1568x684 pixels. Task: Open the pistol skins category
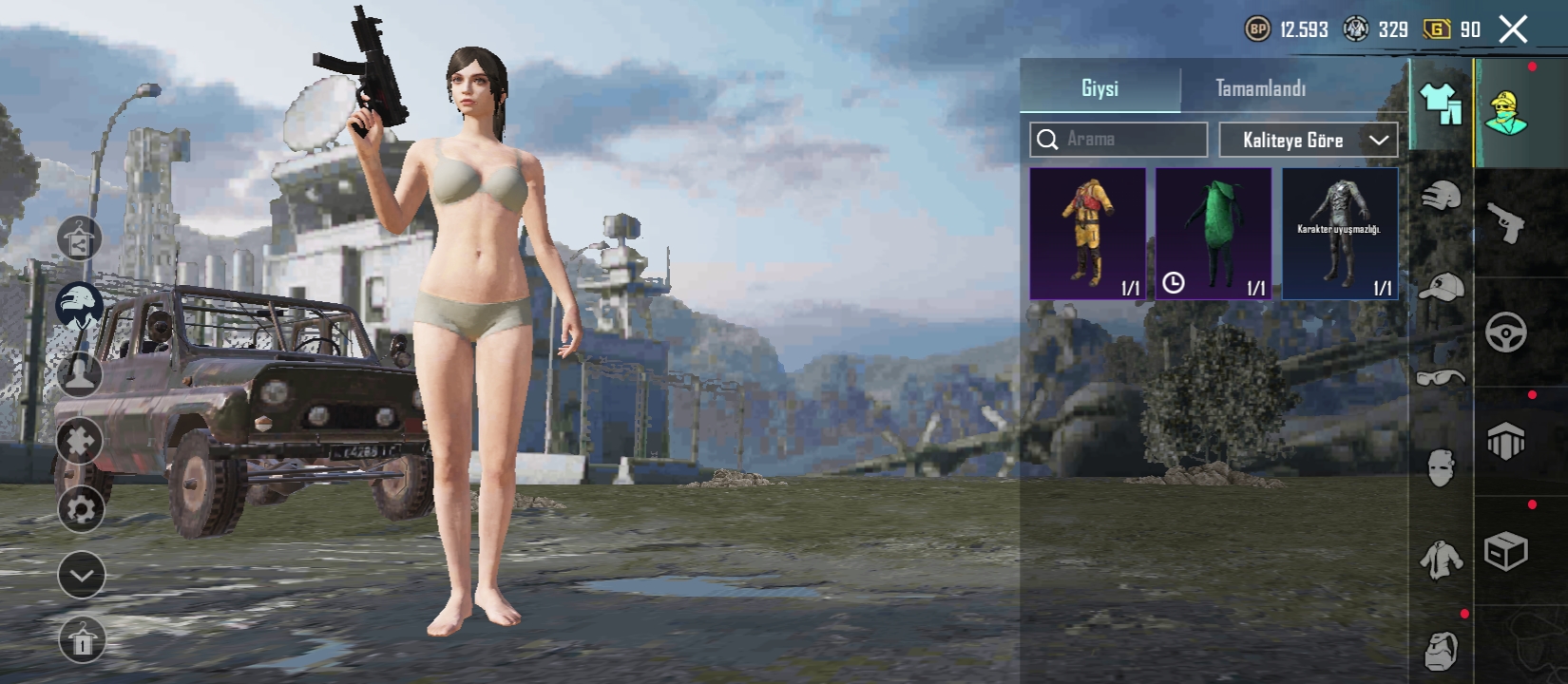click(1505, 222)
